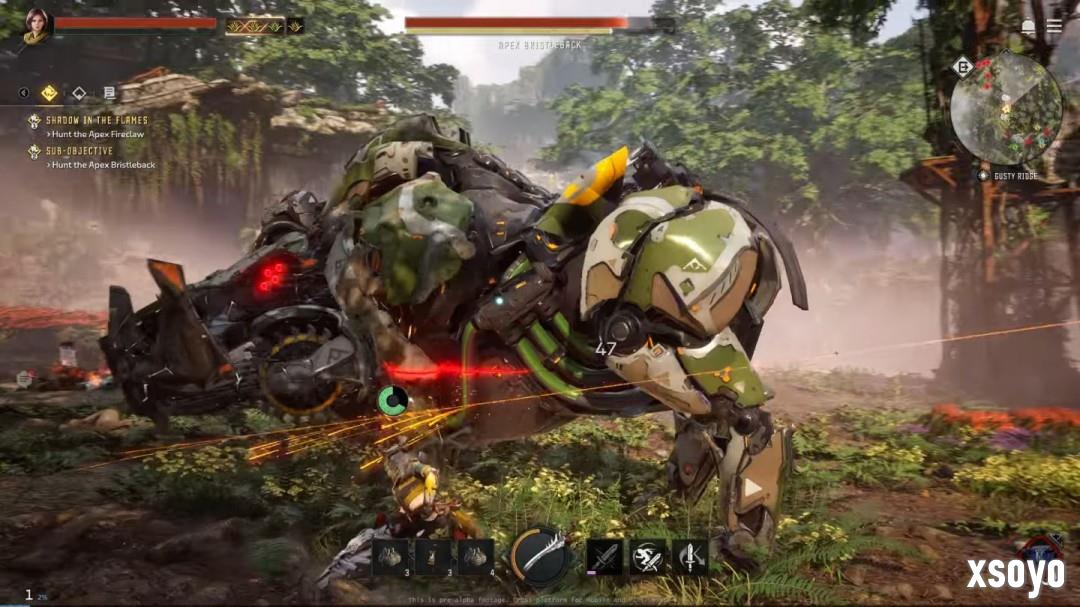Collapse the quest tracker with the back arrow
1080x607 pixels.
[x=24, y=93]
